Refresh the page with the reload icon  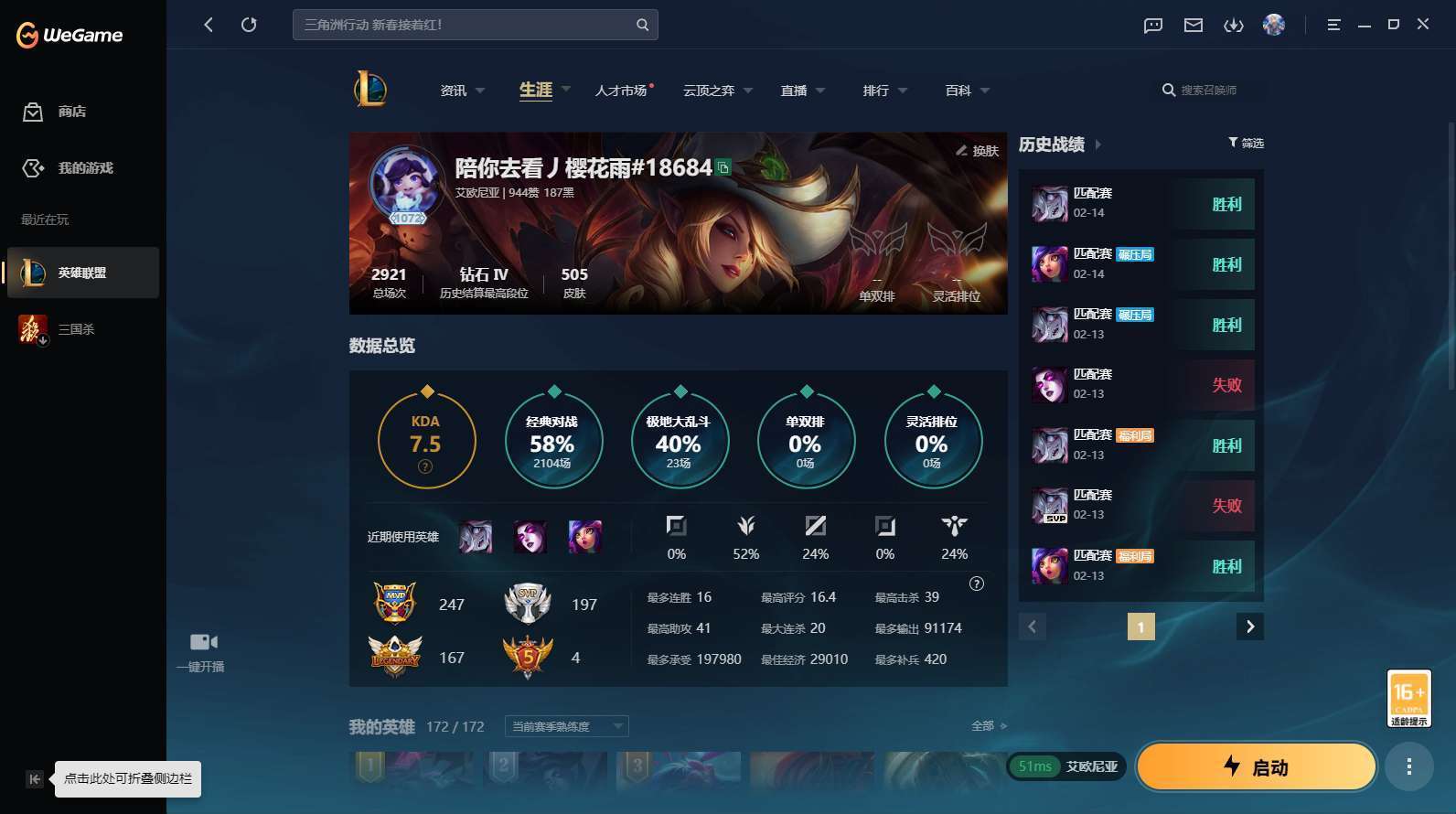pos(249,25)
